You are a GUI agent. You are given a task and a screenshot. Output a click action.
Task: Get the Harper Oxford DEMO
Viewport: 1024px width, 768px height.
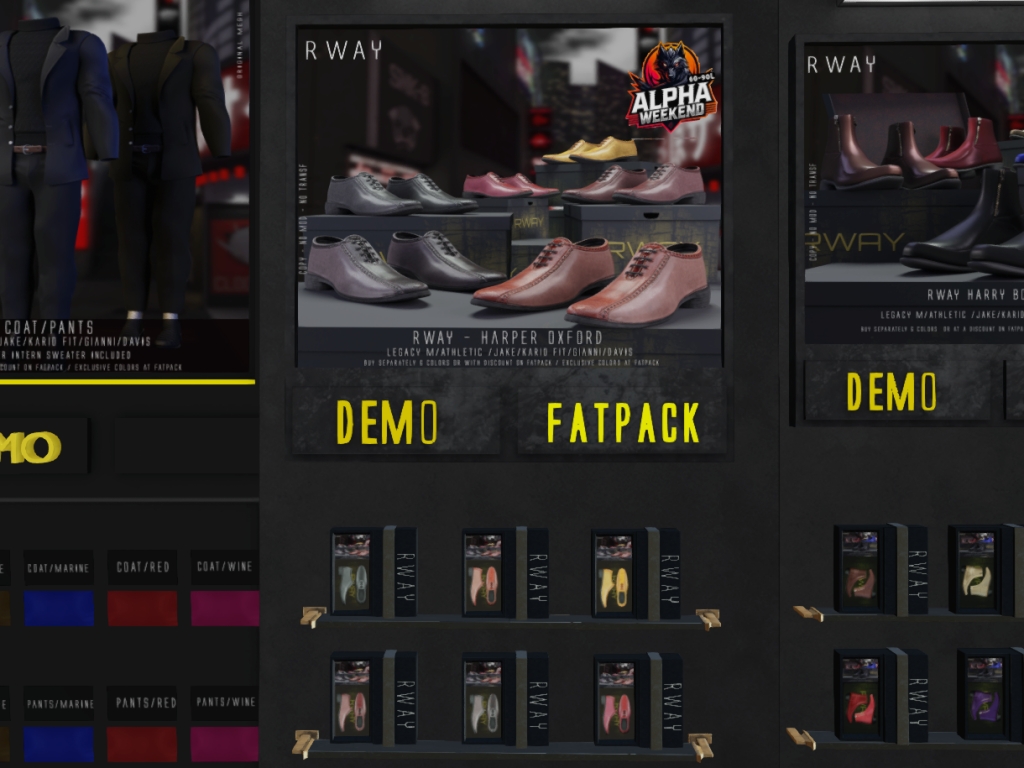coord(388,422)
